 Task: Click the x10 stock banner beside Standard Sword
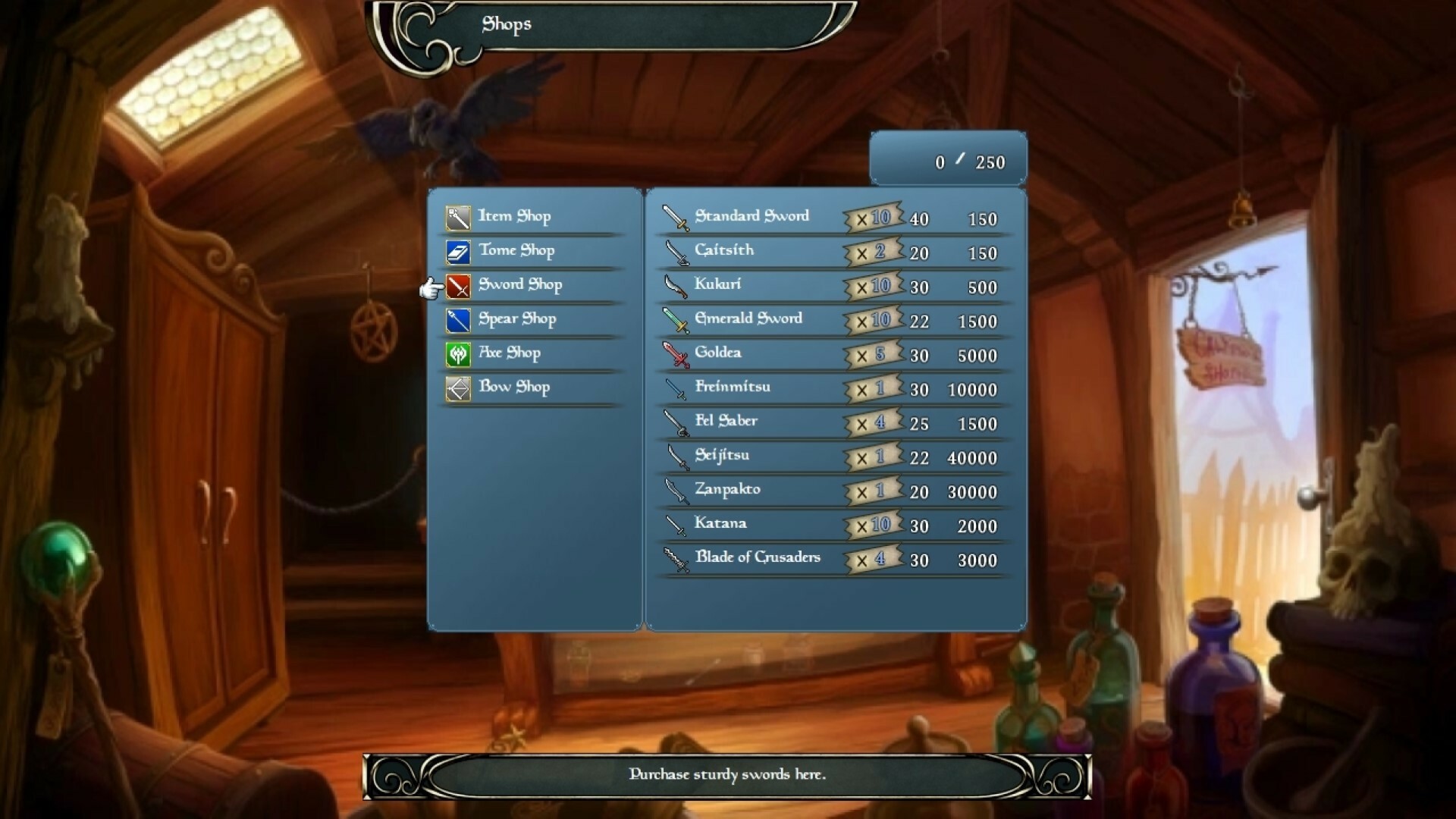872,217
